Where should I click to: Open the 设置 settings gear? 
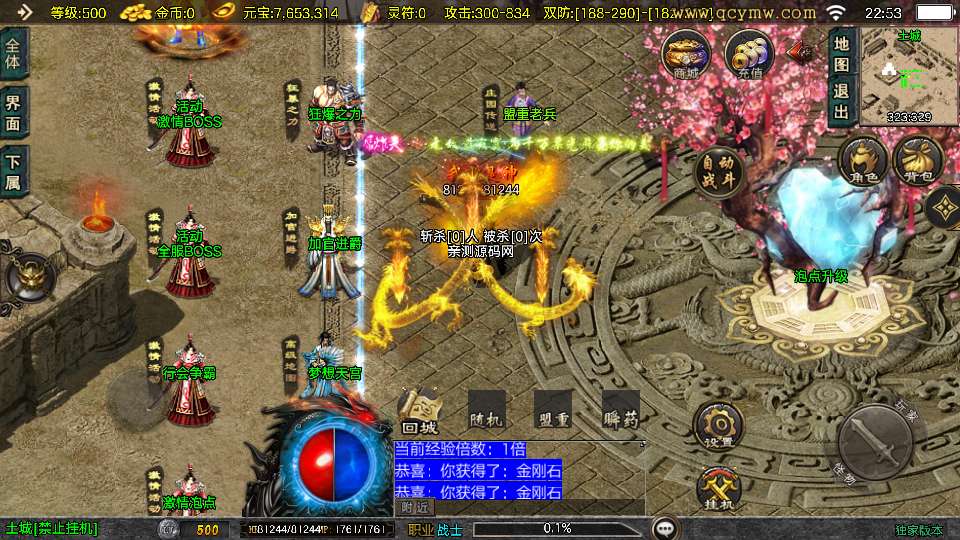(x=717, y=427)
